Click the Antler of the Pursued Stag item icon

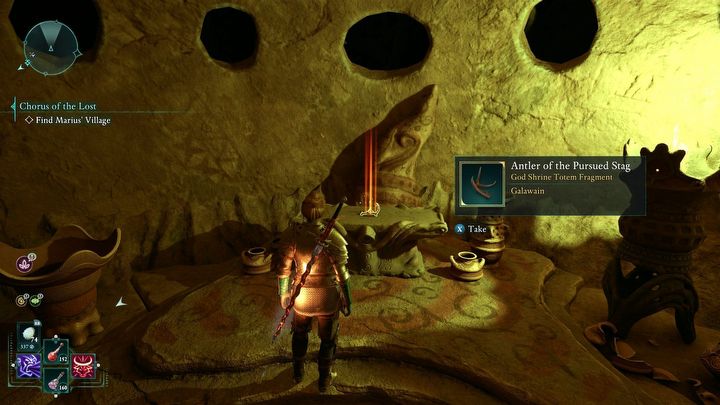pyautogui.click(x=480, y=182)
